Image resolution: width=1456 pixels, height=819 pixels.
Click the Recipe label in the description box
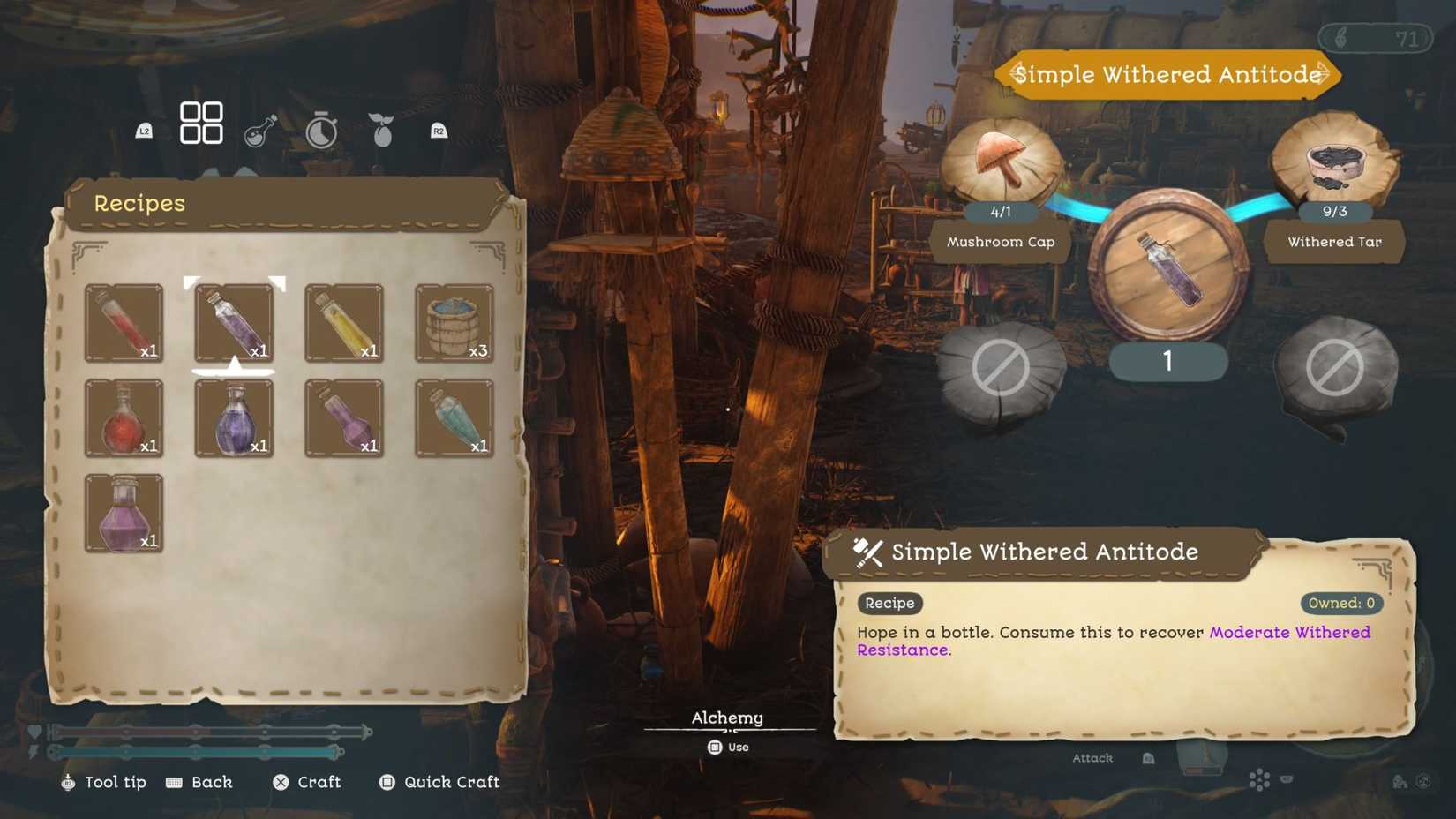coord(889,604)
